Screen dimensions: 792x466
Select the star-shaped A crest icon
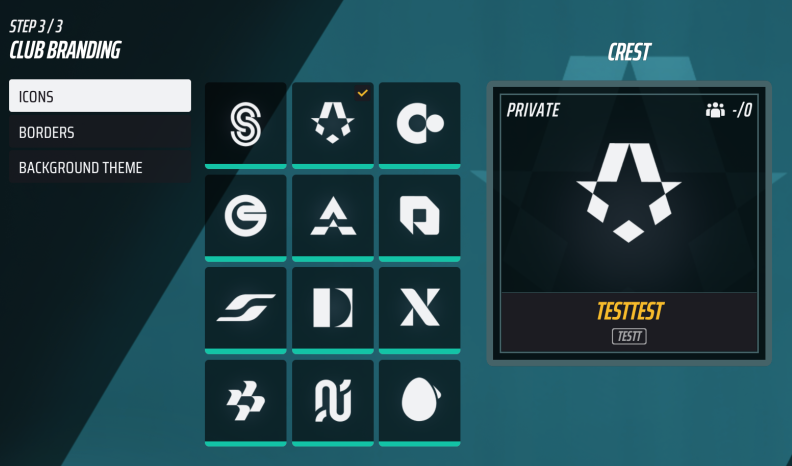point(333,124)
